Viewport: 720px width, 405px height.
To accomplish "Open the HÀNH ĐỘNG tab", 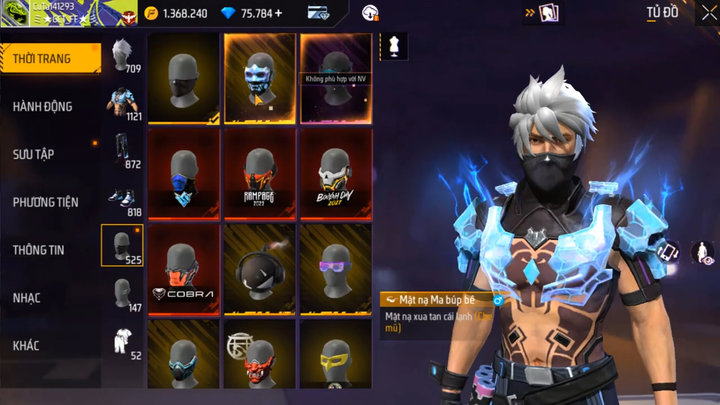I will [x=50, y=106].
